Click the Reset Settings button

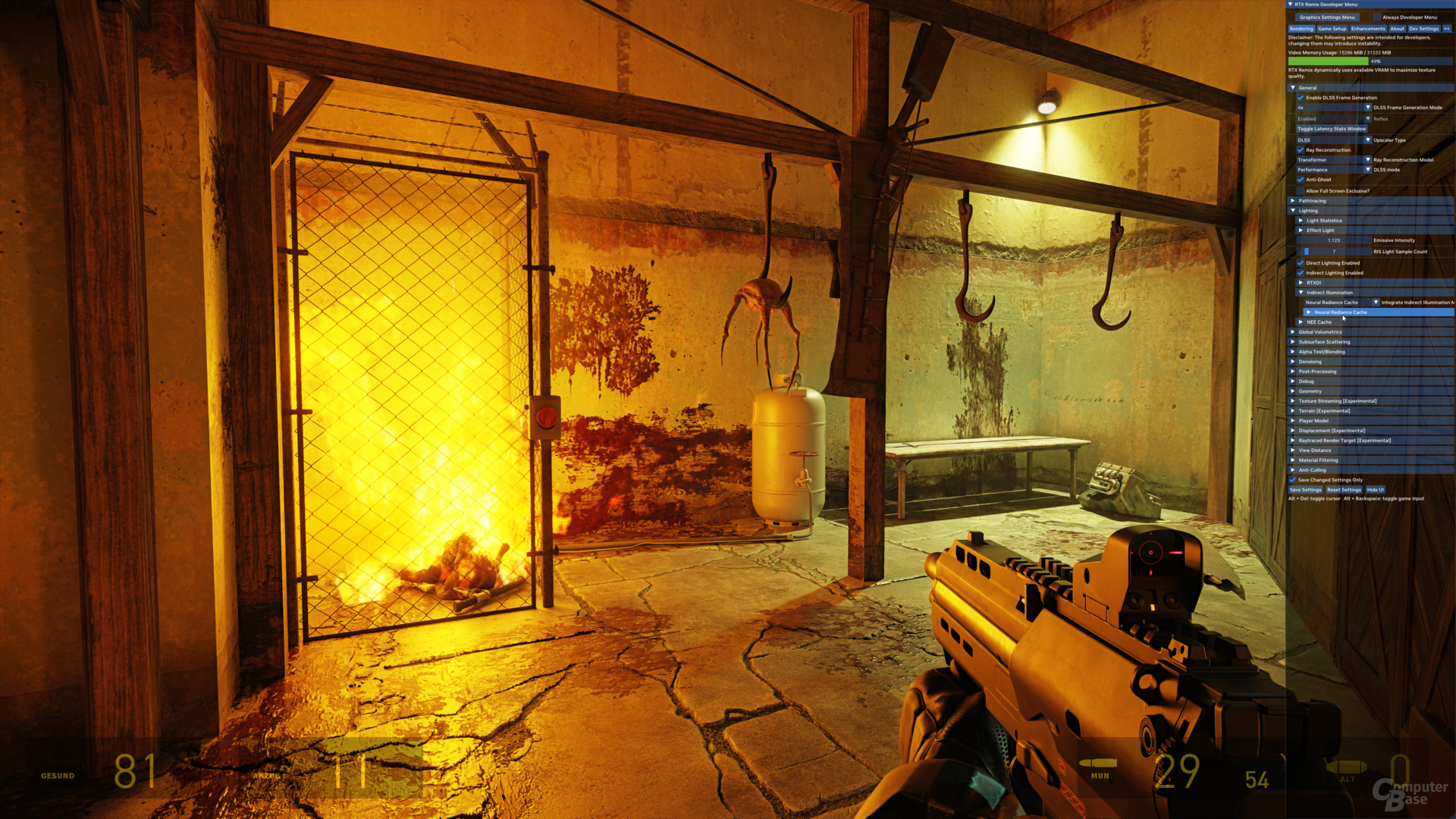pyautogui.click(x=1344, y=490)
